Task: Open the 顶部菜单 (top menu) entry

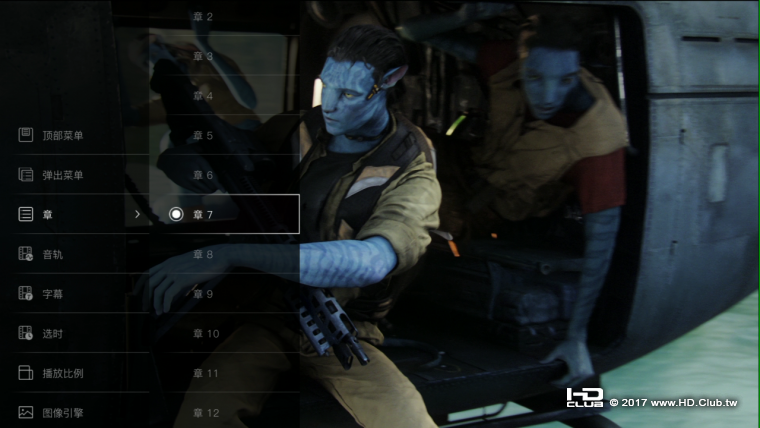Action: (x=63, y=135)
